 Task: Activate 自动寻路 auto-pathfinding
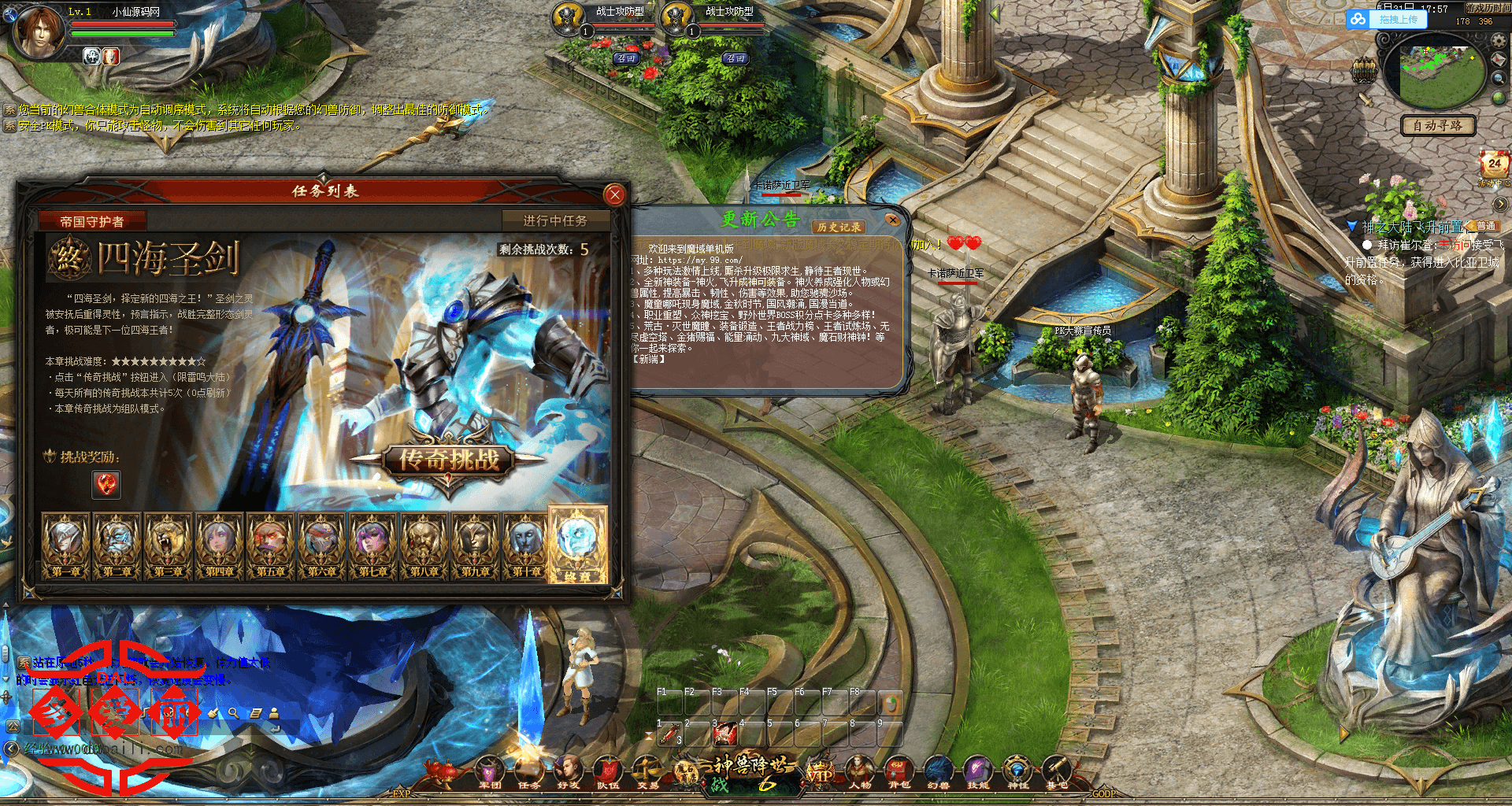[x=1437, y=126]
